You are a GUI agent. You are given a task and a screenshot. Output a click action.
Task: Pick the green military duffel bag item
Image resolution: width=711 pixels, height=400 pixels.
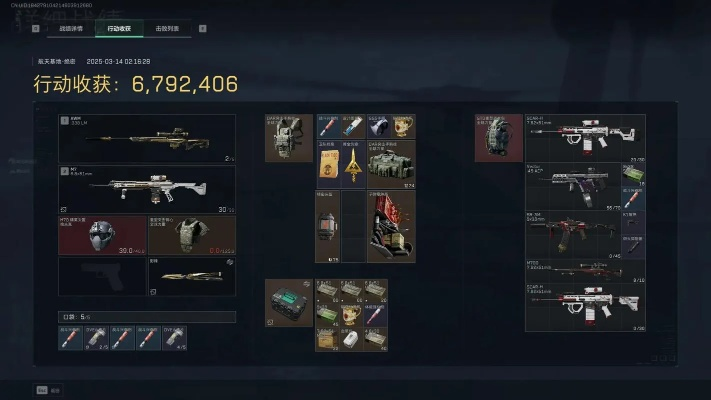pos(391,163)
